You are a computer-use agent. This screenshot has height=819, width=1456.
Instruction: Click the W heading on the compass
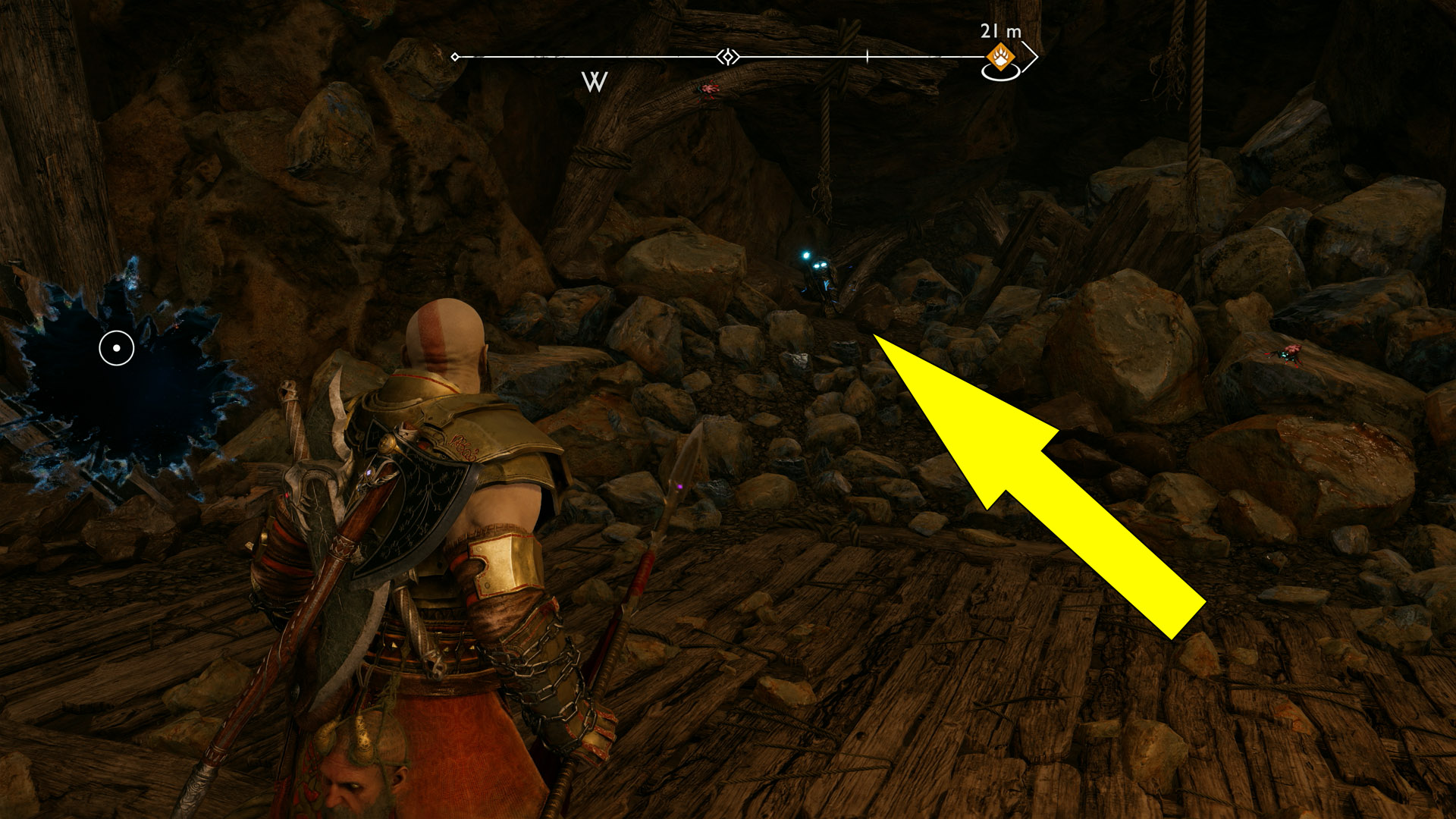[x=595, y=82]
